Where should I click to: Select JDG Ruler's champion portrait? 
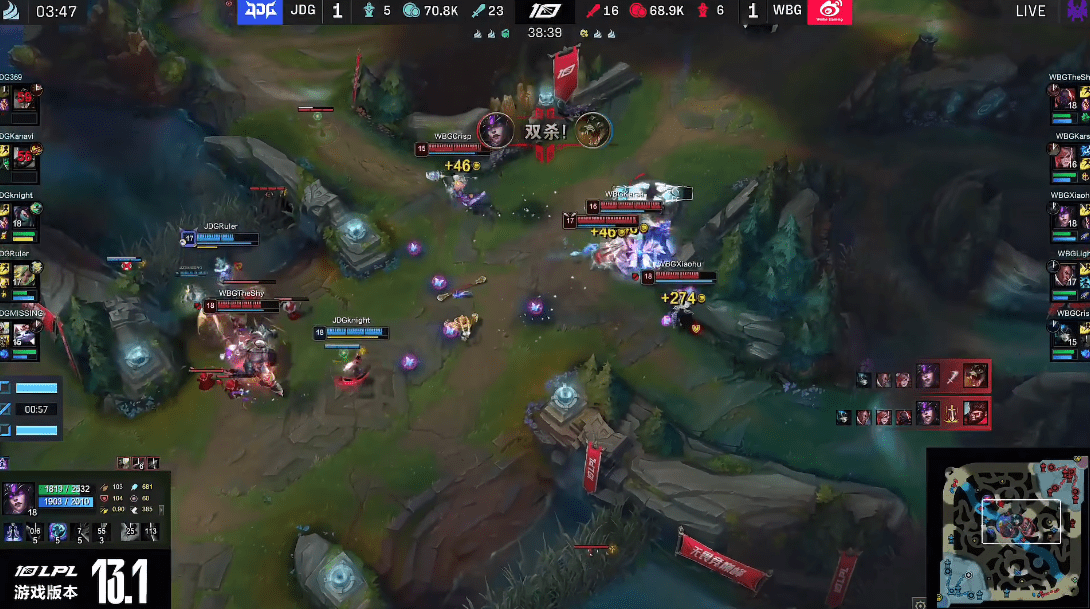(x=22, y=273)
